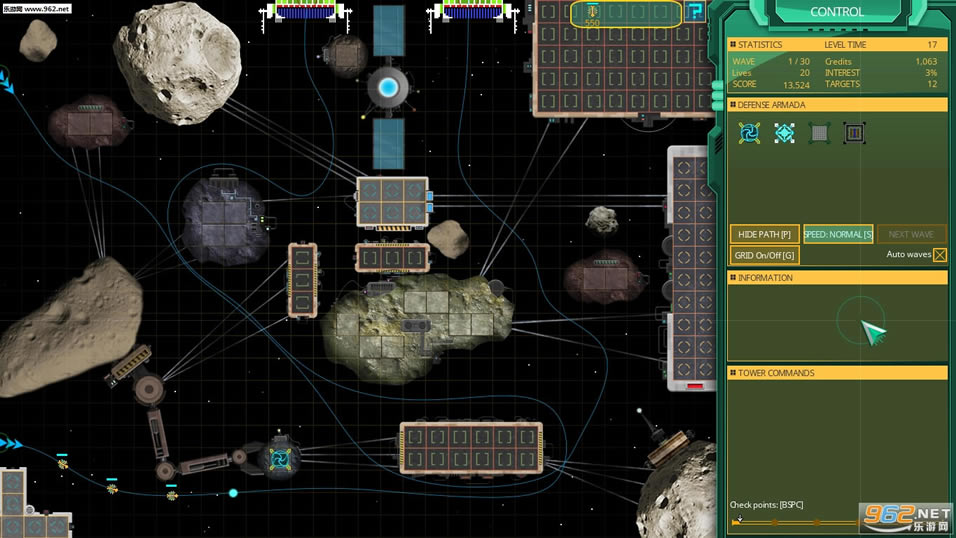The image size is (956, 538).
Task: Click the HIDE PATH button
Action: tap(764, 234)
